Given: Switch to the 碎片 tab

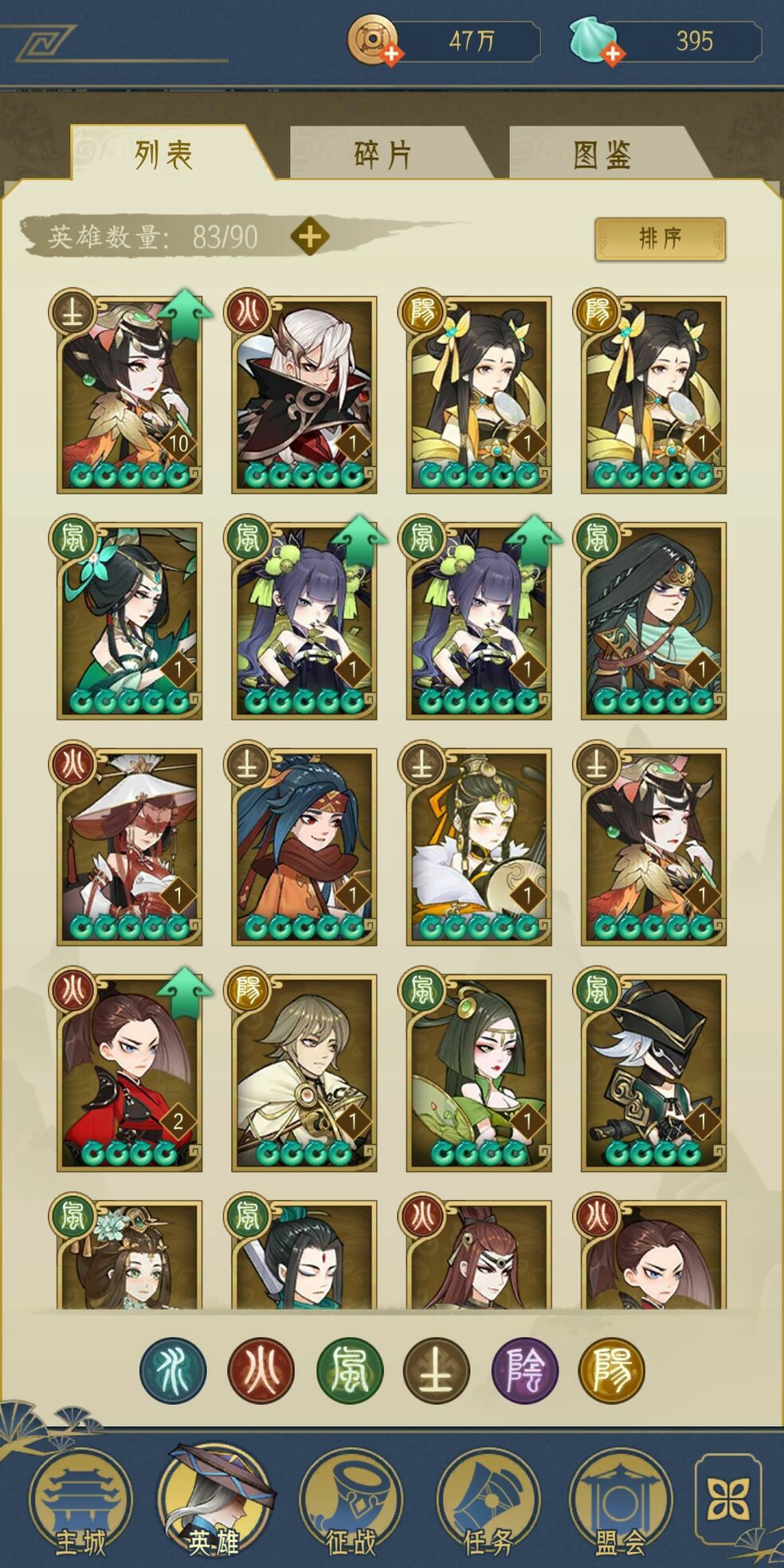Looking at the screenshot, I should point(382,155).
